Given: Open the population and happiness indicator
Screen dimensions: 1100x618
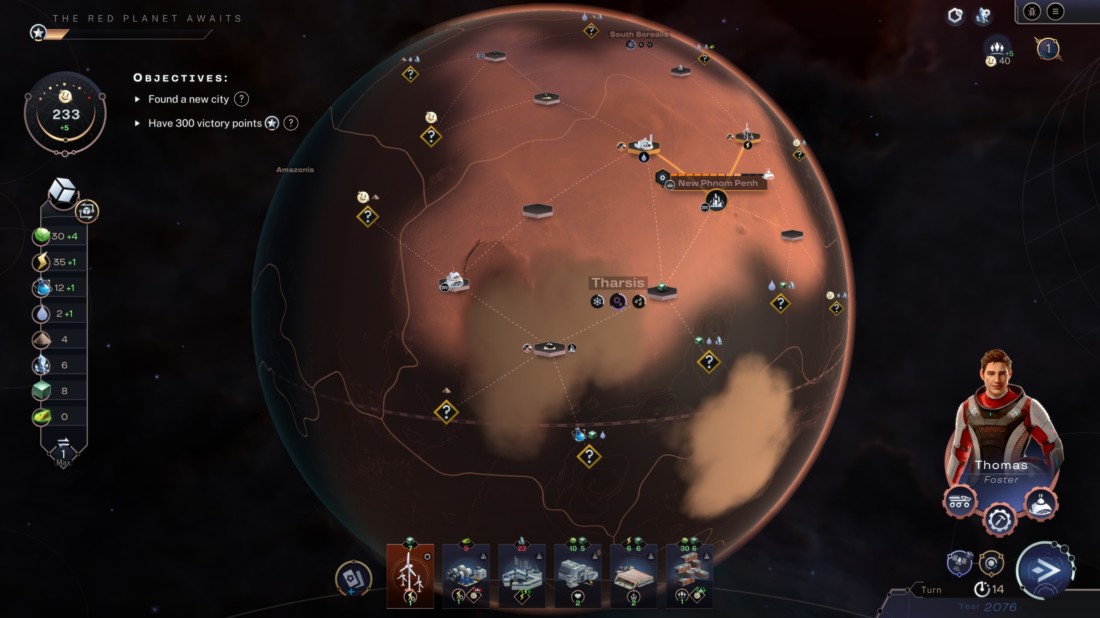Looking at the screenshot, I should pyautogui.click(x=998, y=51).
